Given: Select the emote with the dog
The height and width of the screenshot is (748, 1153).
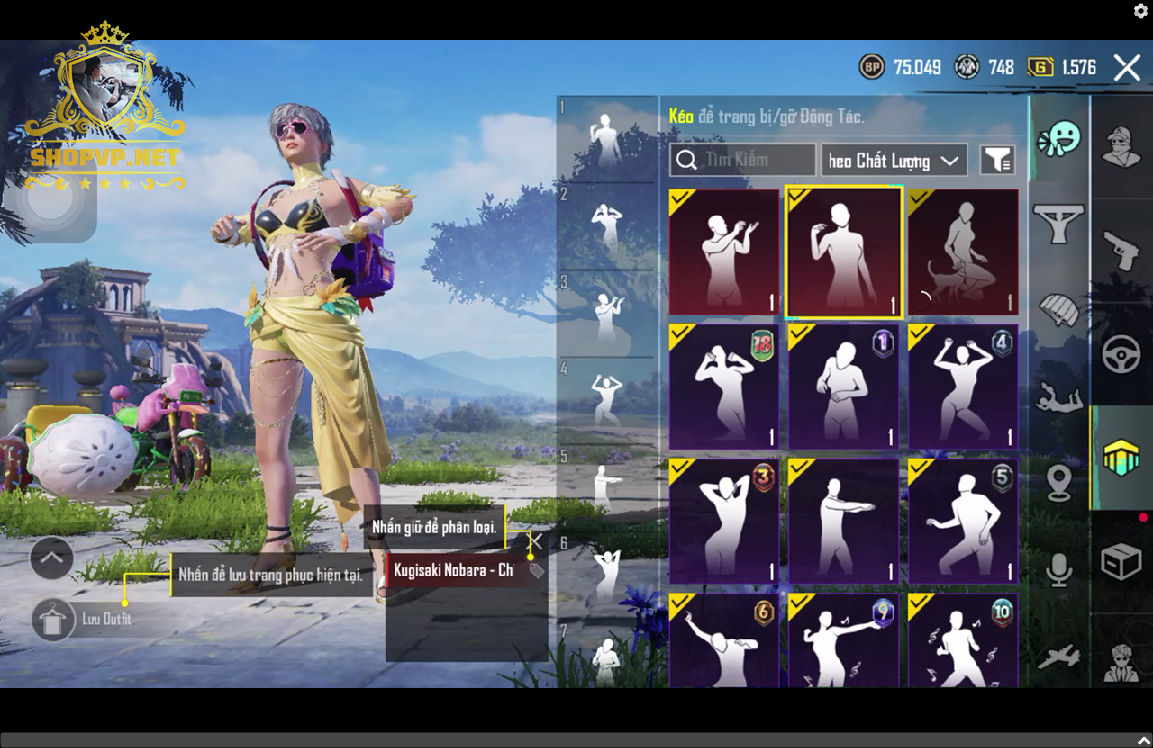Looking at the screenshot, I should pos(963,253).
